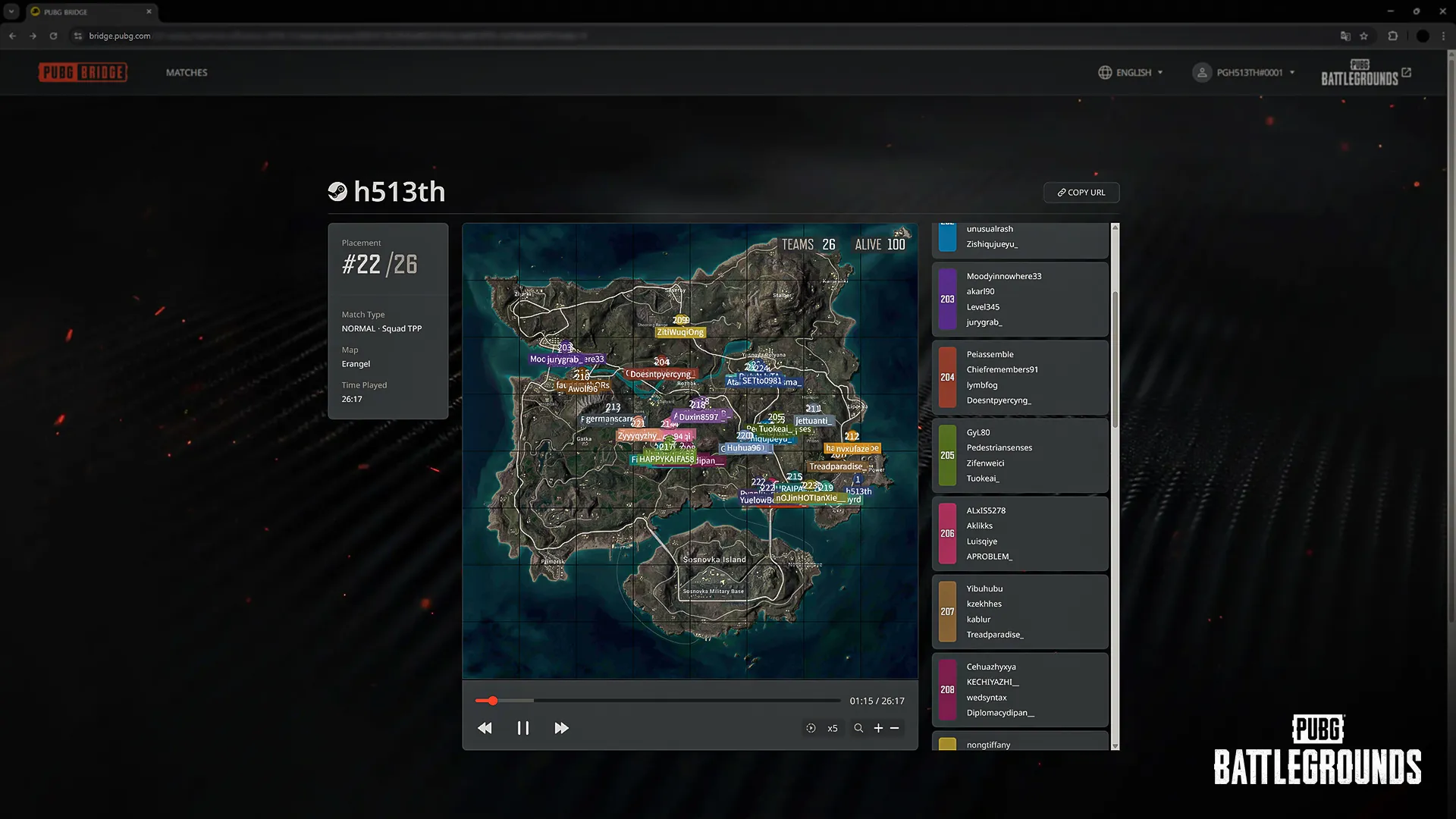Click the magnifier icon beside zoom controls
This screenshot has height=819, width=1456.
click(858, 728)
